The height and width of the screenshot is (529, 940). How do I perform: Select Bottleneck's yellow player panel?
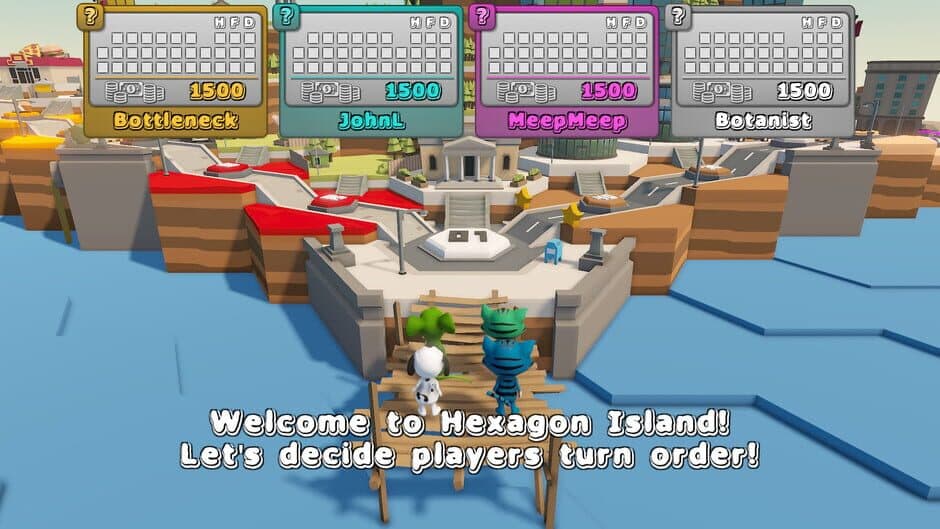175,72
